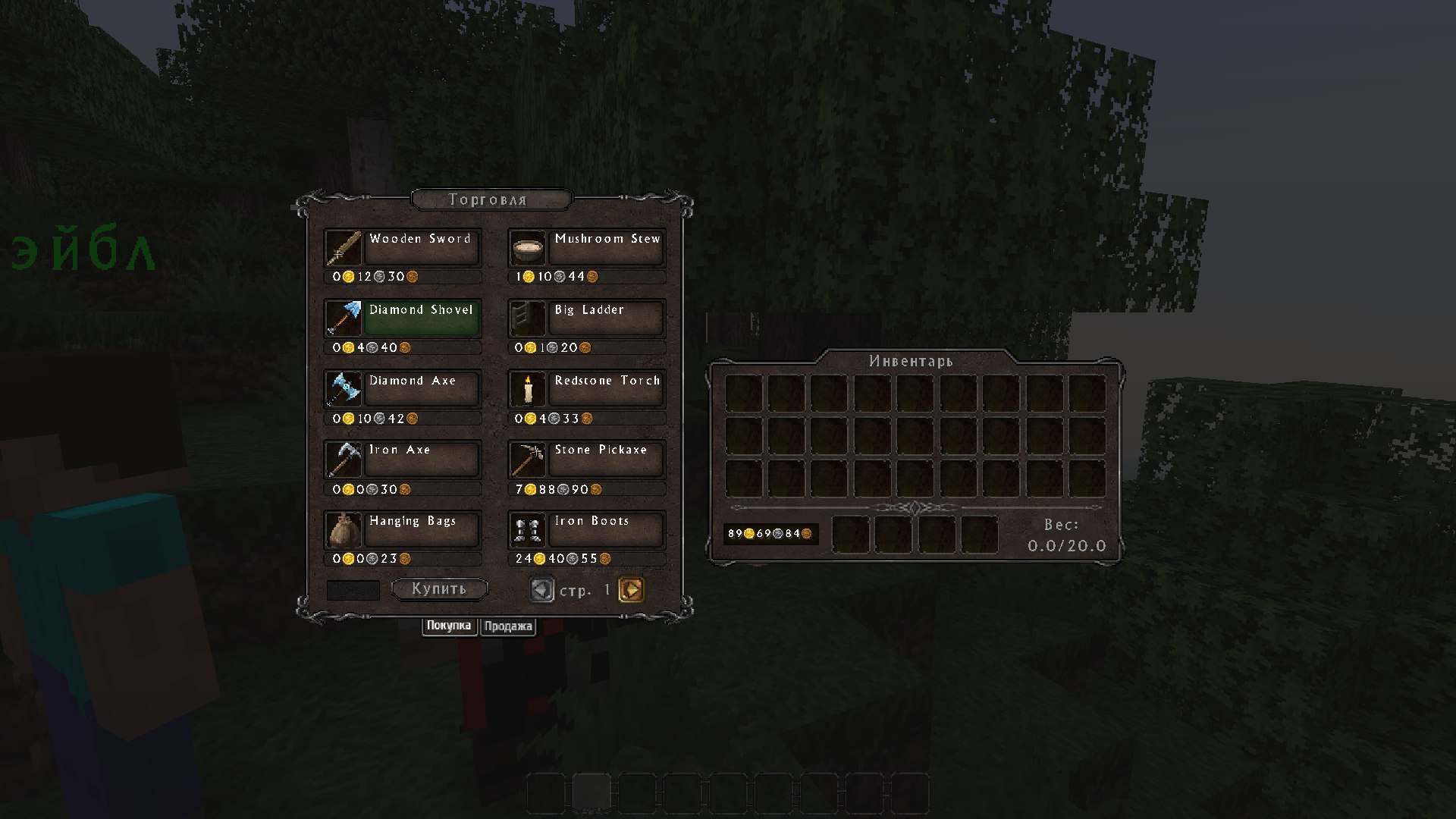Open the Покупка purchase tab
This screenshot has width=1456, height=819.
pyautogui.click(x=449, y=626)
